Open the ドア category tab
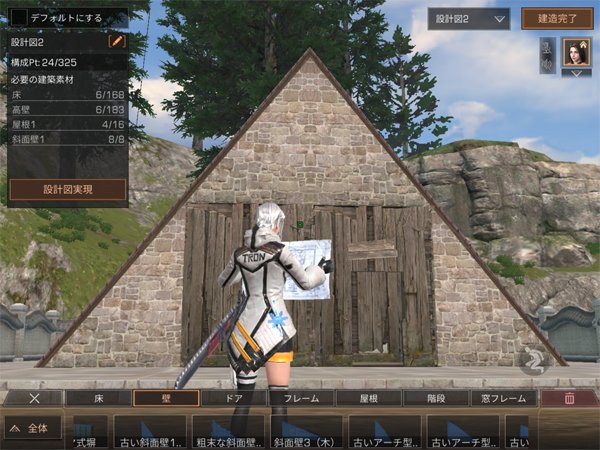This screenshot has width=600, height=450. point(233,398)
